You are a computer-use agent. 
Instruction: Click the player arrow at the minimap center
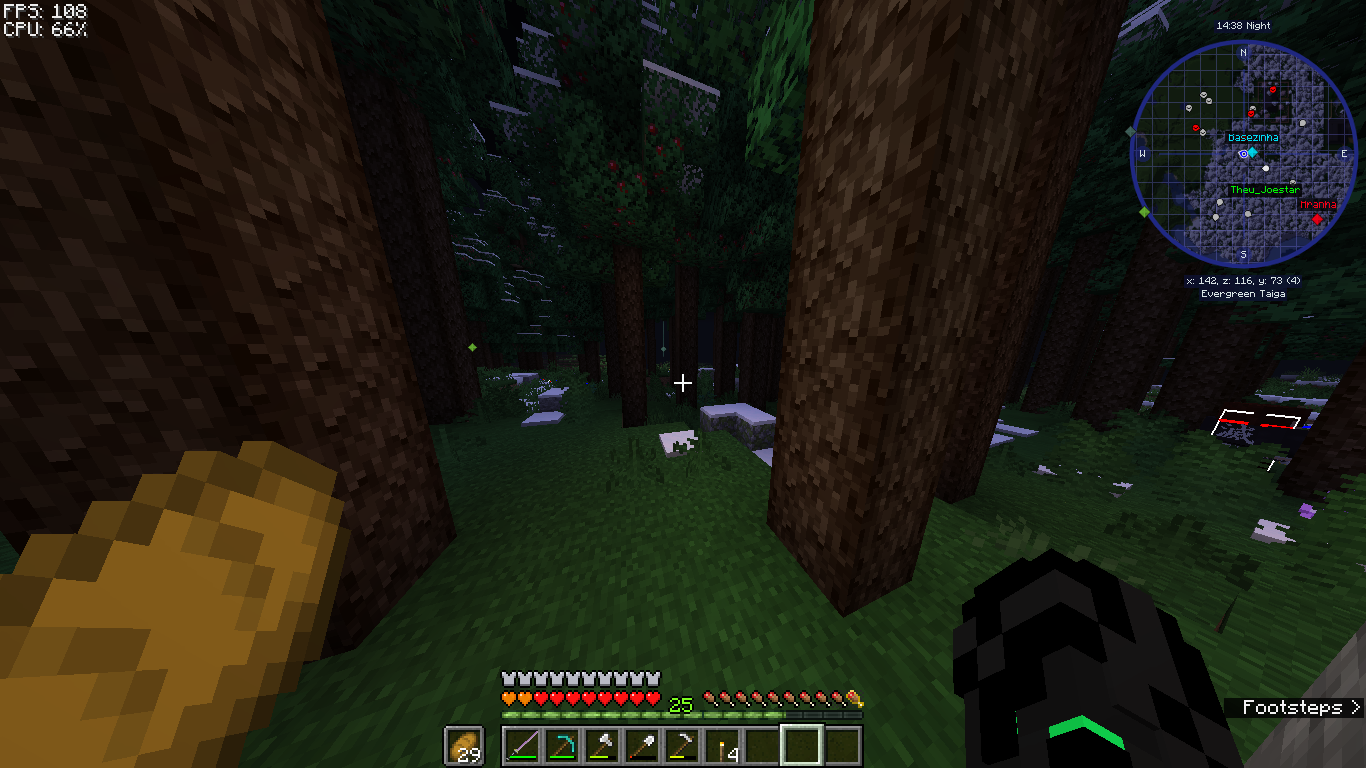pyautogui.click(x=1245, y=152)
